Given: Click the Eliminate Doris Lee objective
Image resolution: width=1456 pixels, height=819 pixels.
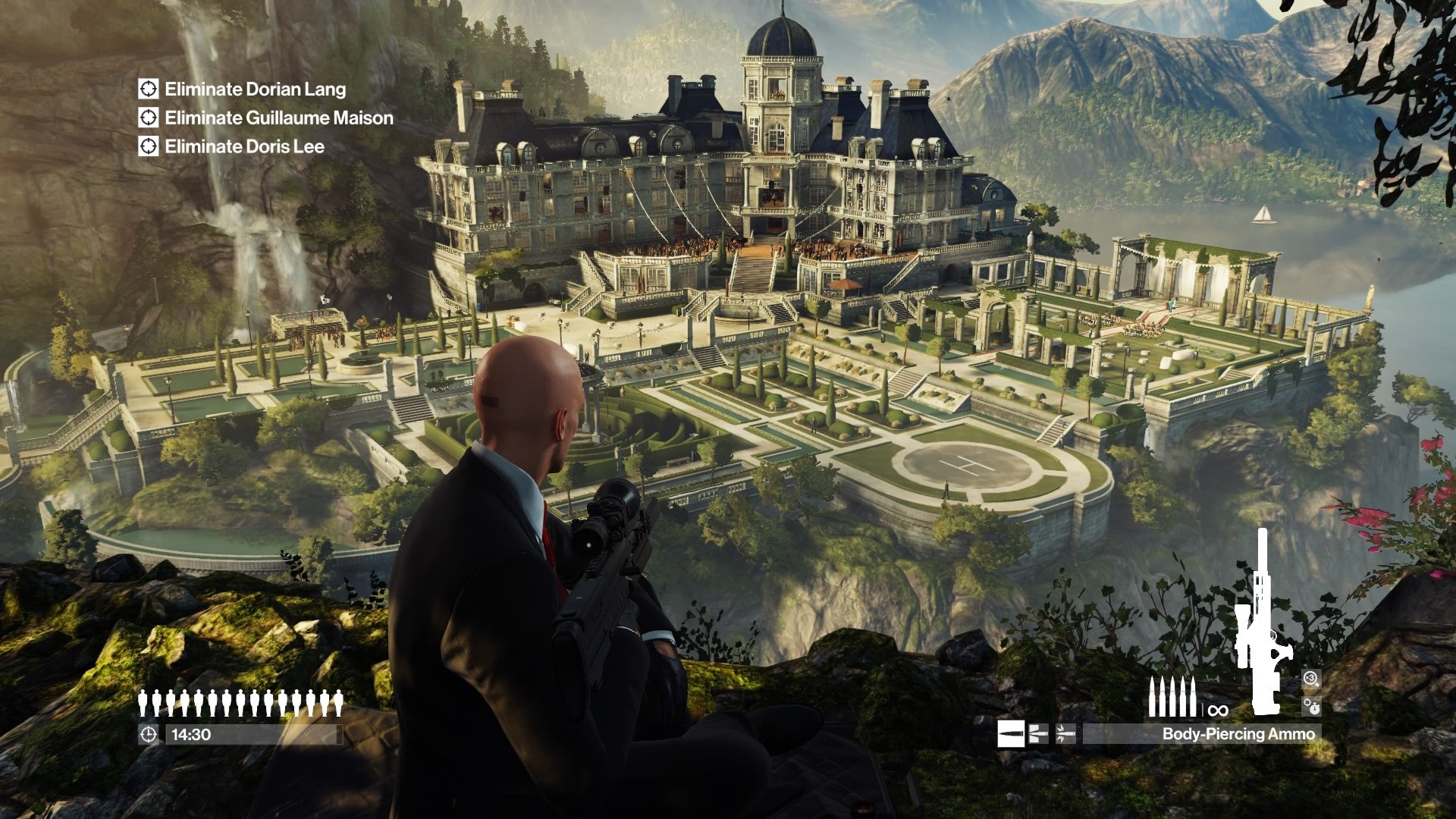Looking at the screenshot, I should [244, 146].
